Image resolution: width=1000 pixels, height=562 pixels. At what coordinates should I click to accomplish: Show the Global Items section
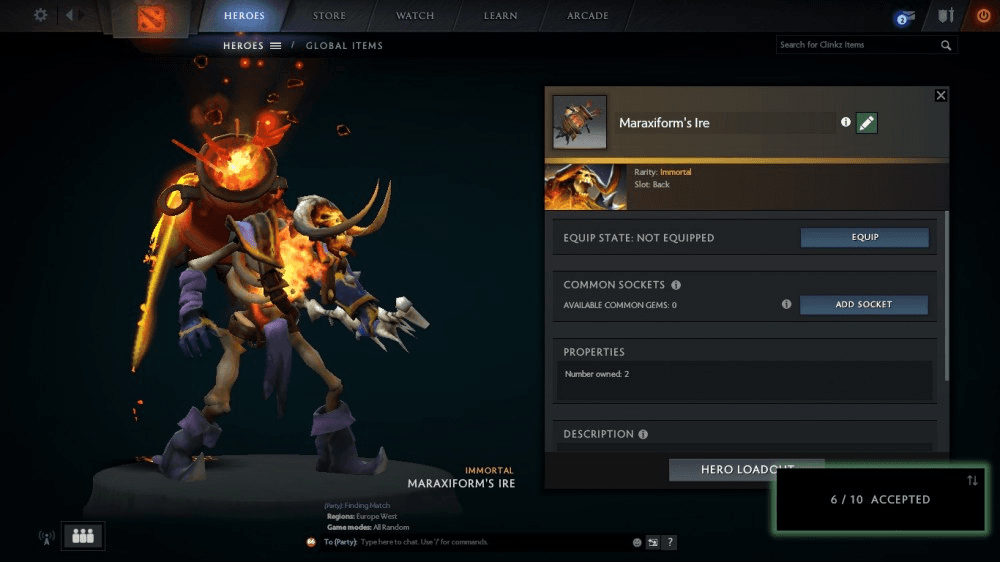pyautogui.click(x=344, y=45)
